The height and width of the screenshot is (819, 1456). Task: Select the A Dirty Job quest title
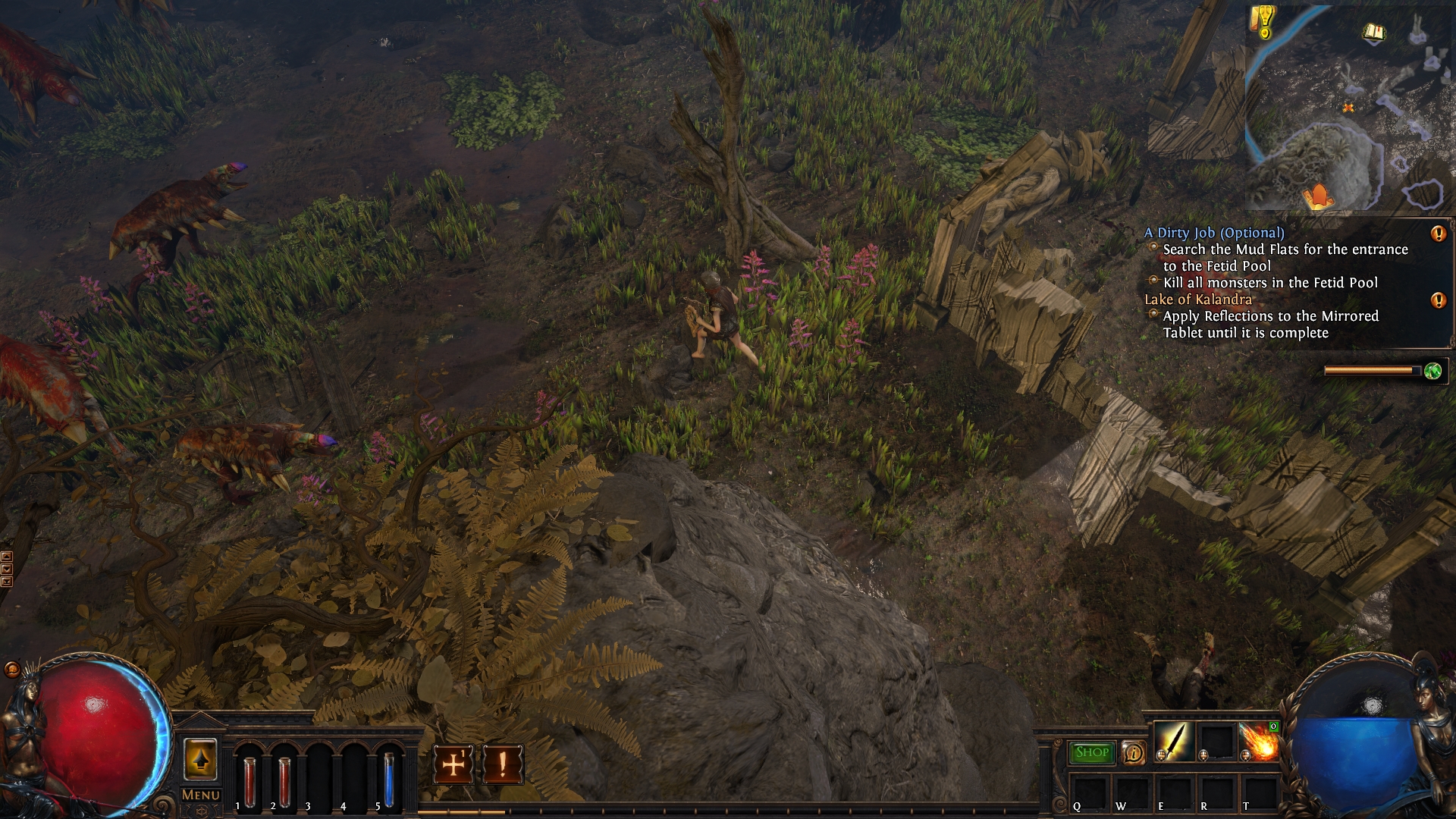[1214, 233]
